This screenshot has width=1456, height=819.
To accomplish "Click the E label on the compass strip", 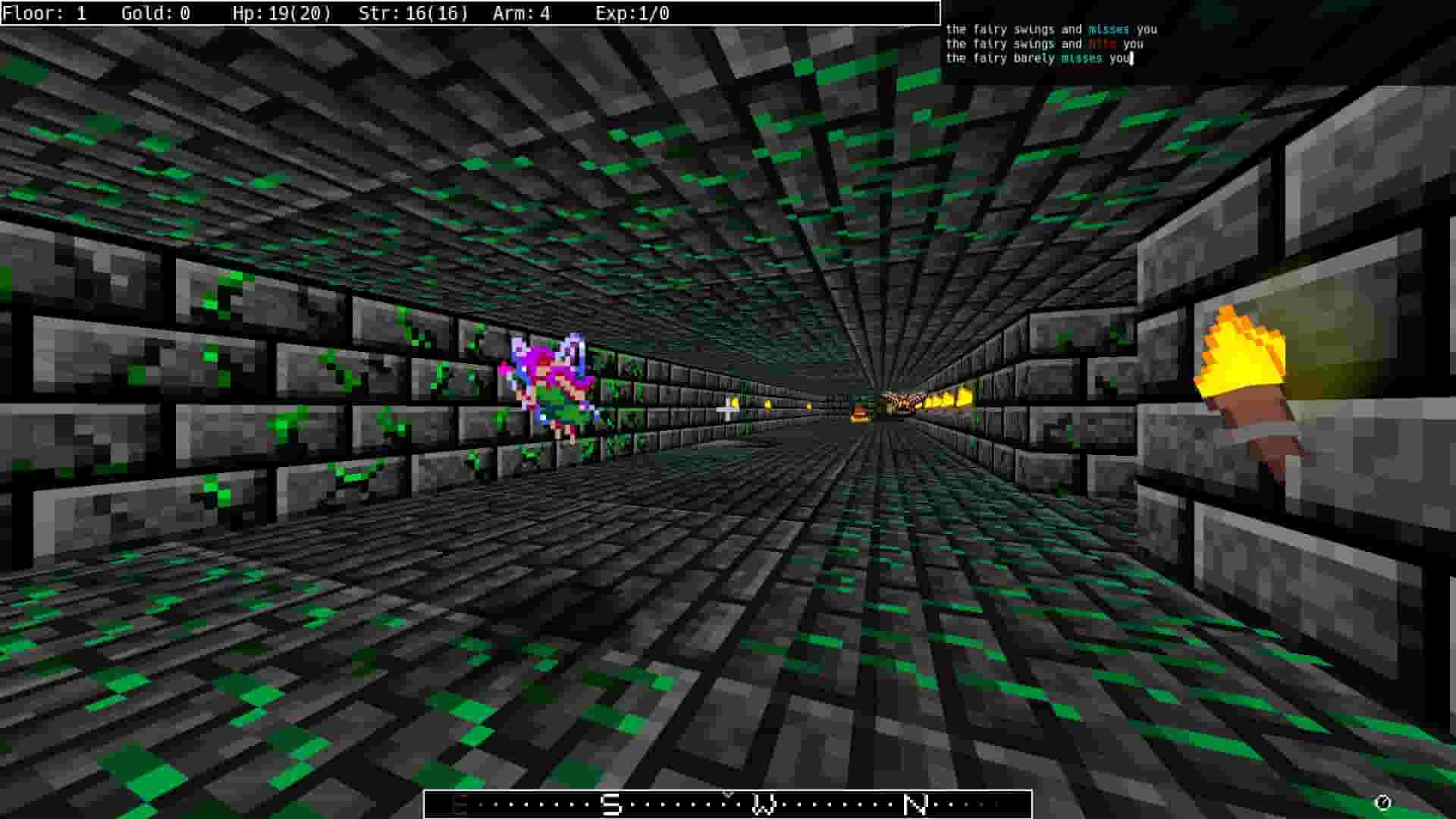I will pos(459,806).
